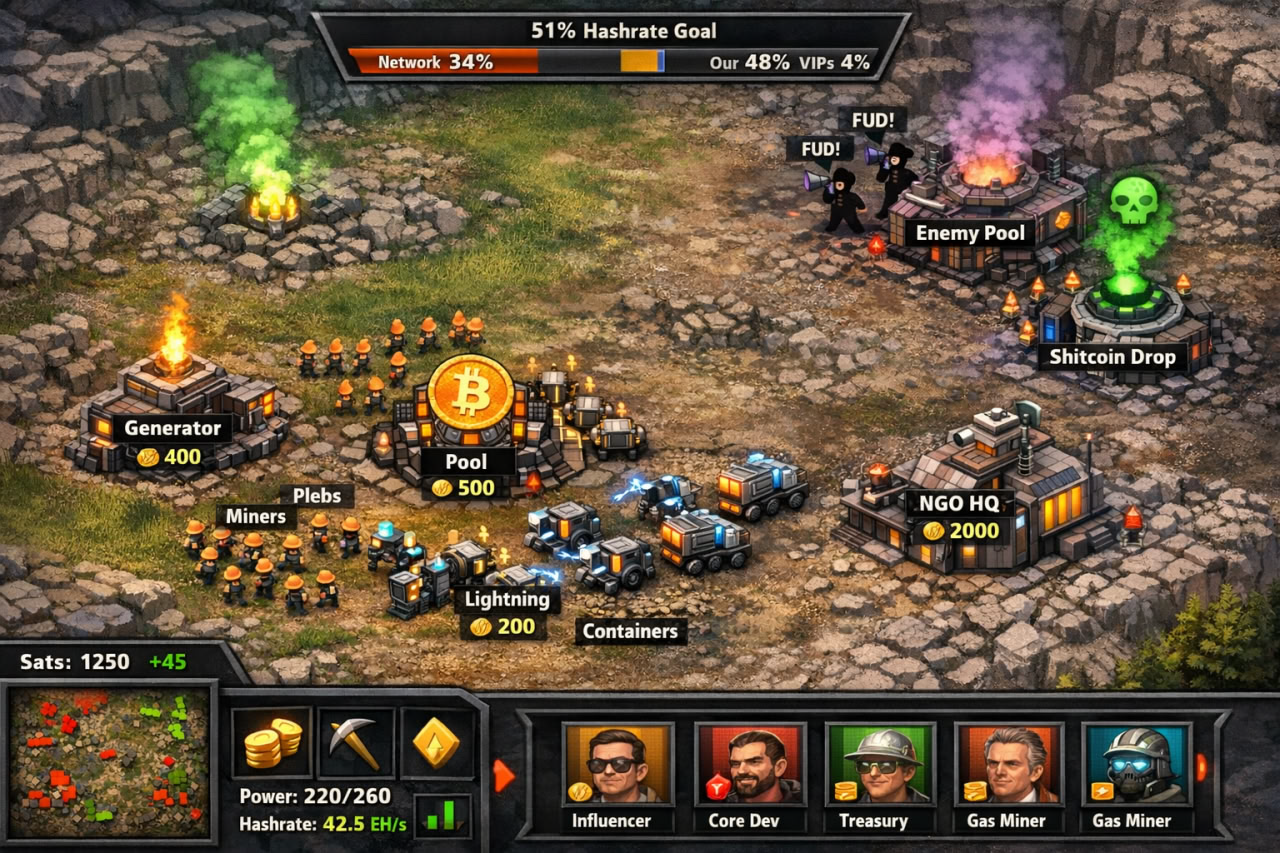Purchase the Pool upgrade for 500
The image size is (1280, 853).
tap(465, 487)
